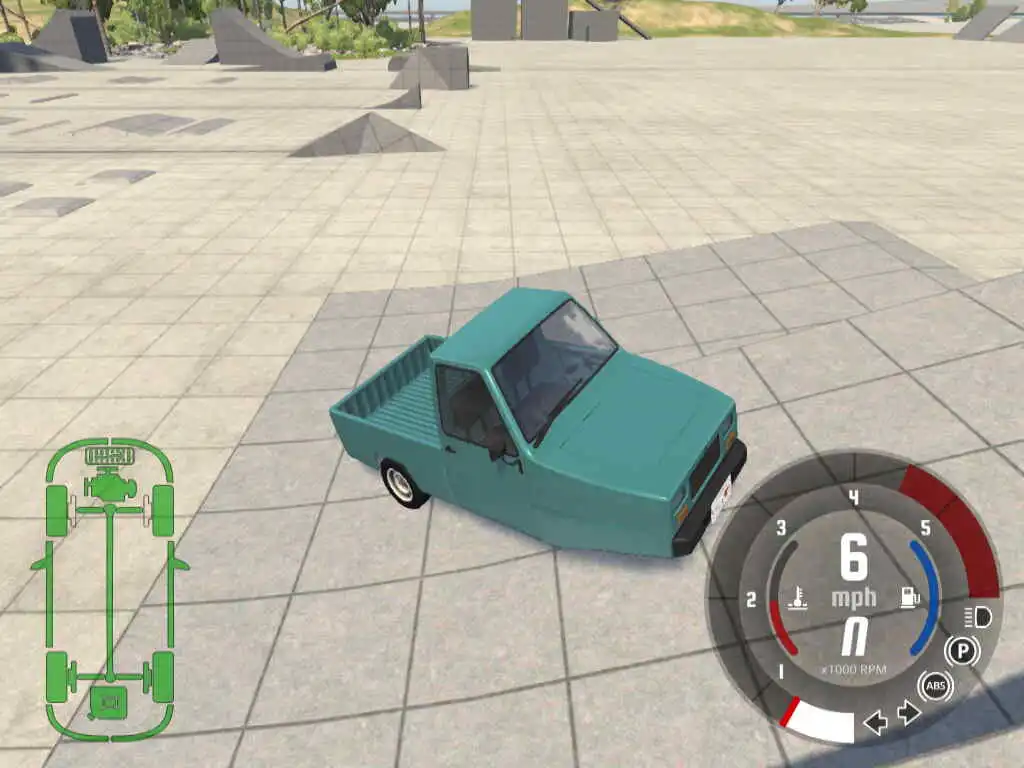The image size is (1024, 768).
Task: Click the radiator at the diagram's top
Action: (x=110, y=457)
